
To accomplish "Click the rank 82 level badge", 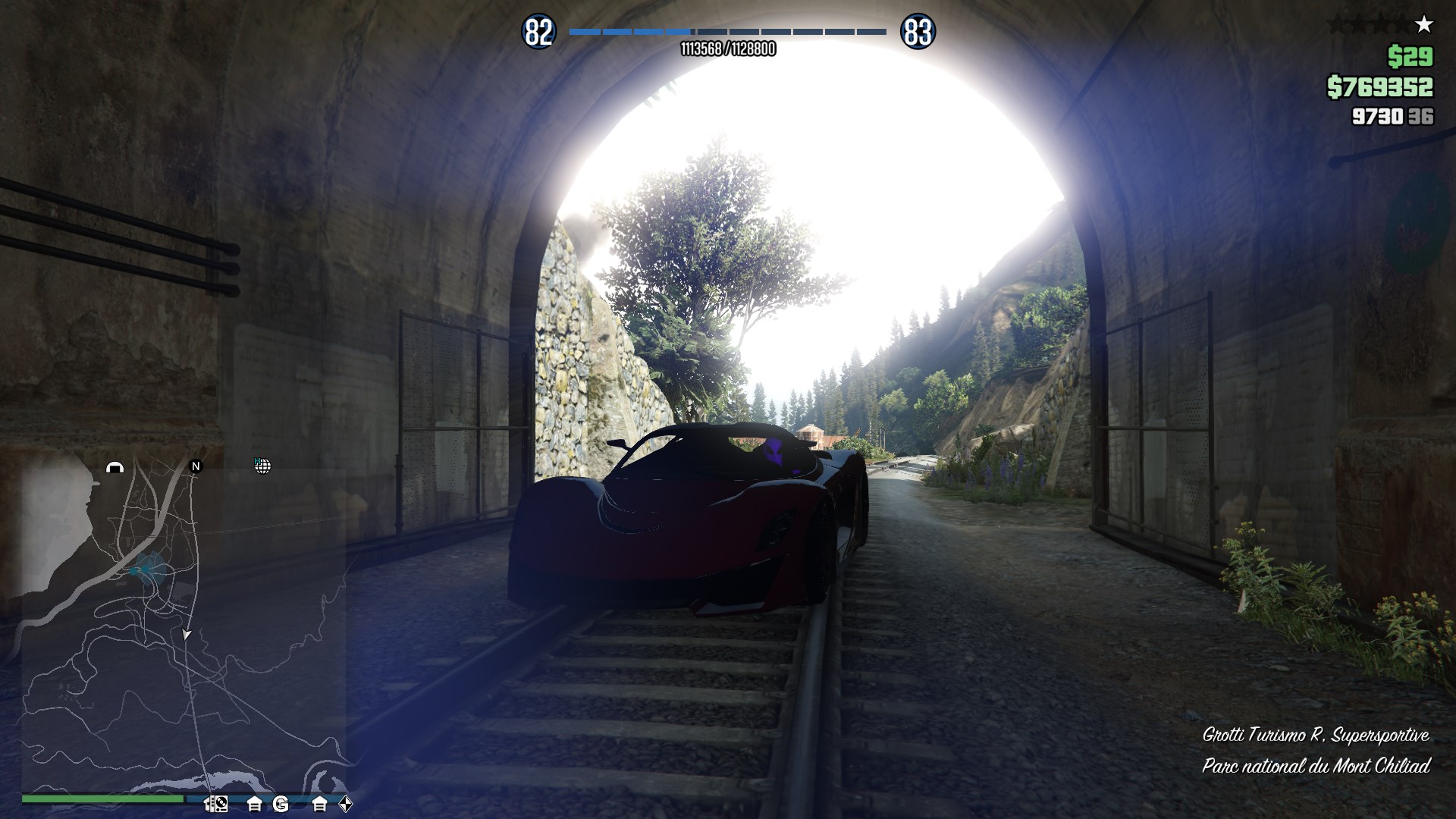I will pos(538,31).
